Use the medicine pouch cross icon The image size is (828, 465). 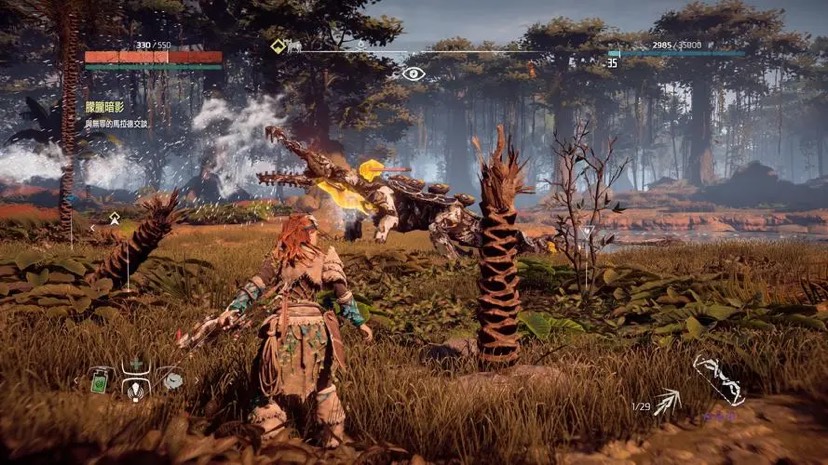[x=134, y=363]
